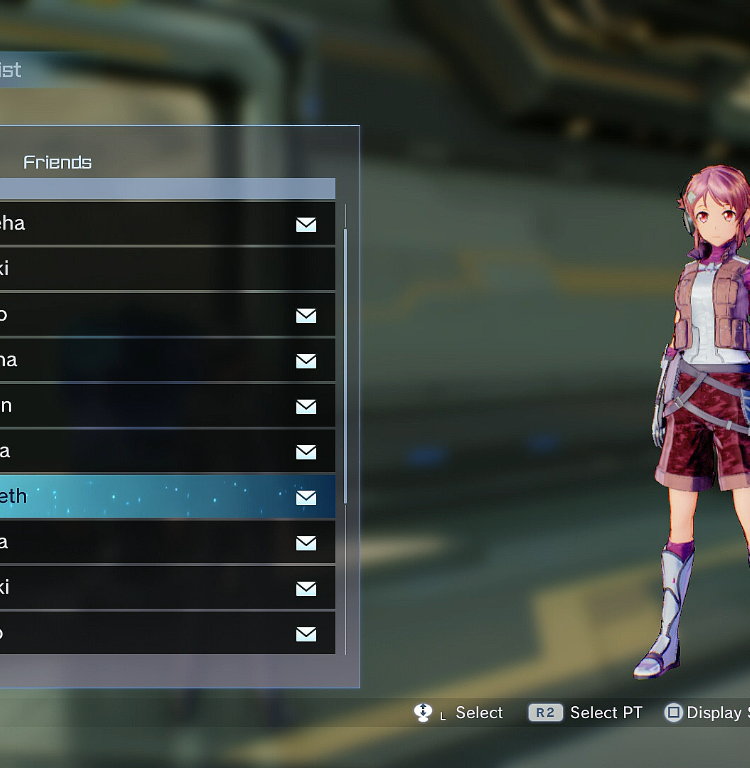The width and height of the screenshot is (750, 768).
Task: Select the Friends list header
Action: [58, 162]
